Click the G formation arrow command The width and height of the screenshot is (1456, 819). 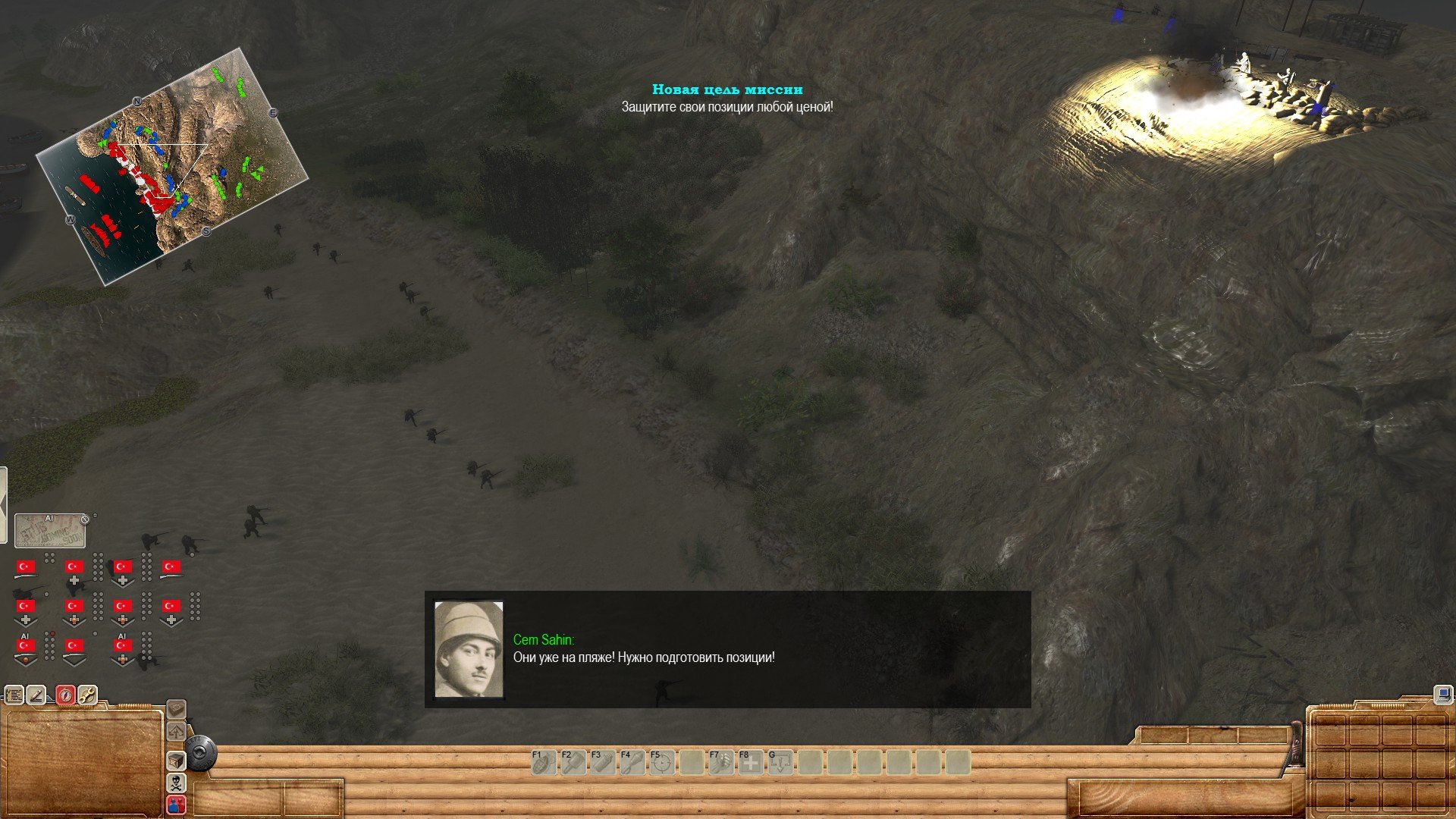780,762
